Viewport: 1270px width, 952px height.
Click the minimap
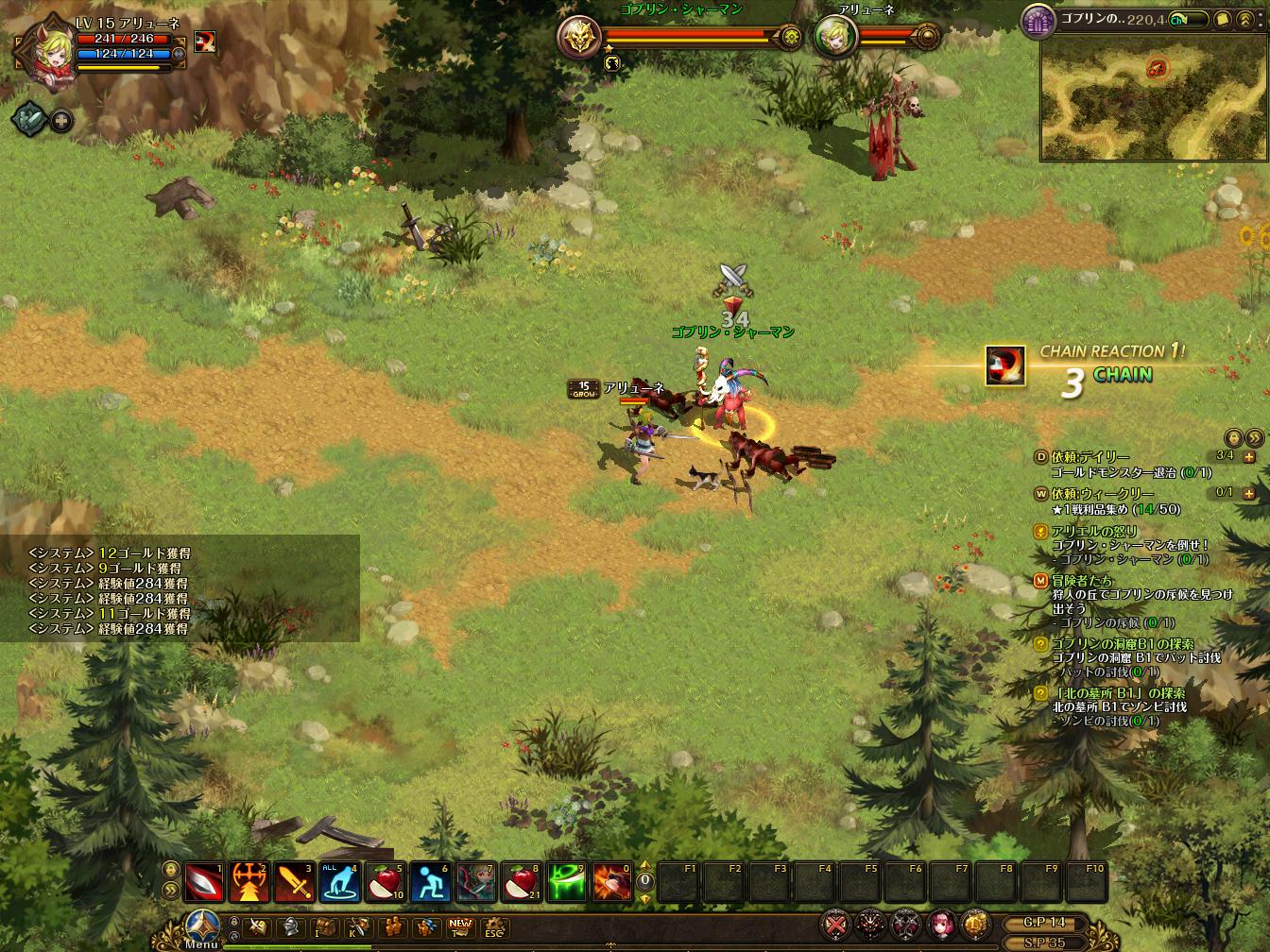click(x=1153, y=98)
